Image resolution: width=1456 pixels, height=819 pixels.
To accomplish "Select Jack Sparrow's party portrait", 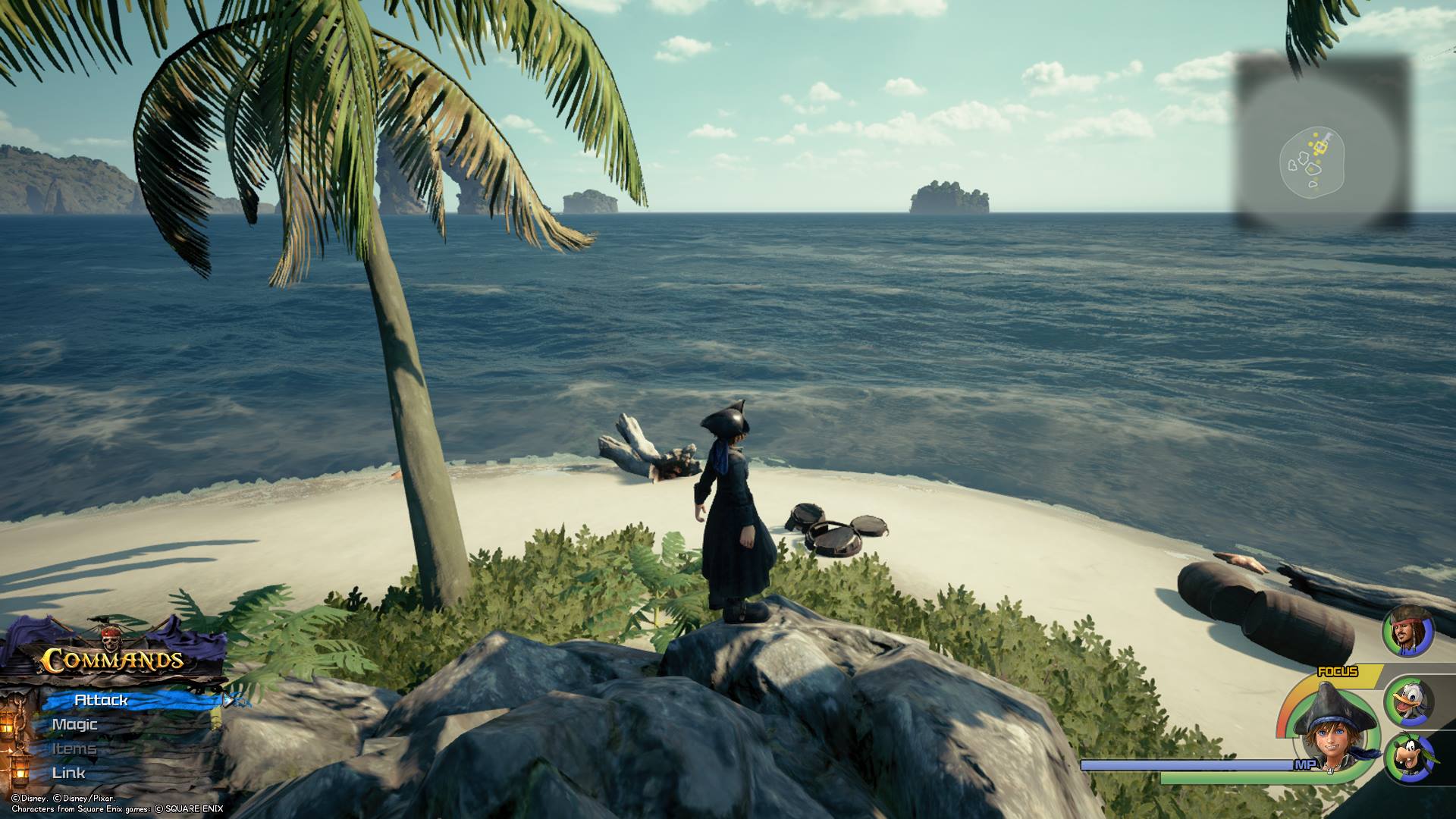I will [x=1408, y=632].
